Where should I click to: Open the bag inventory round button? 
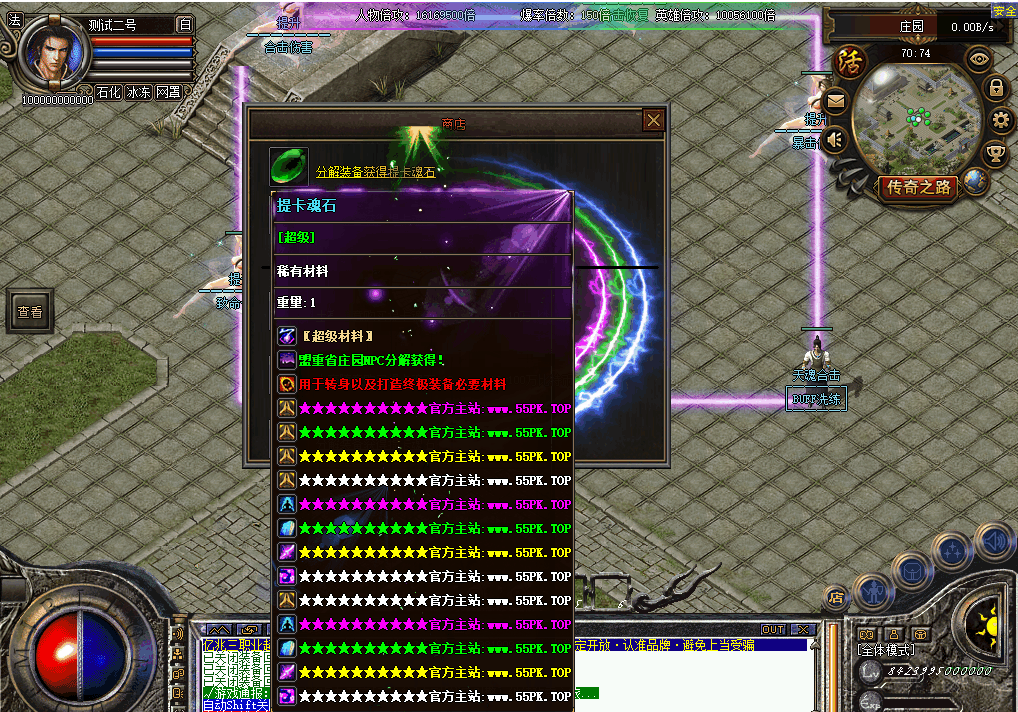tap(912, 571)
